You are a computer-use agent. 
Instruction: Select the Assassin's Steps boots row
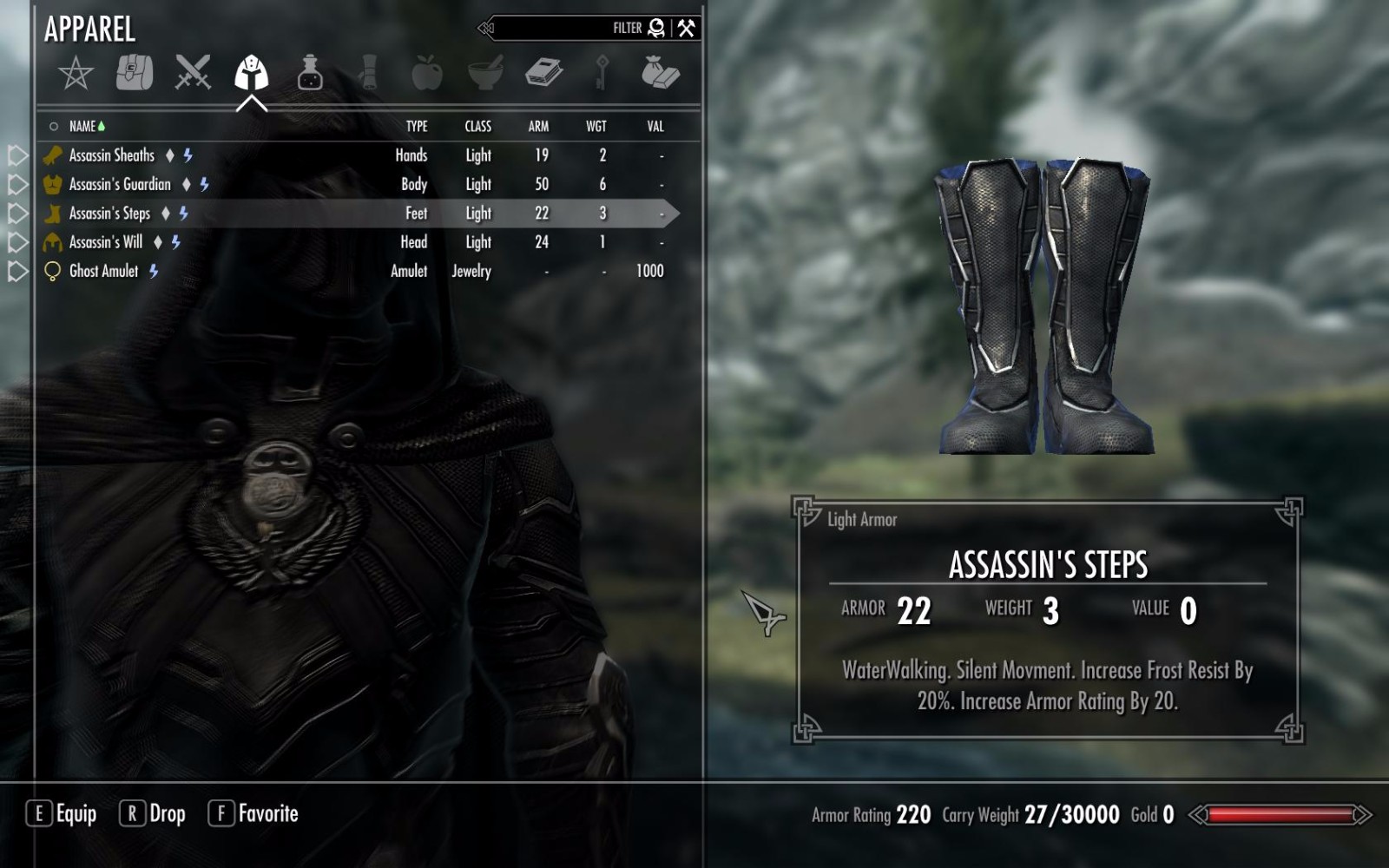click(x=109, y=214)
